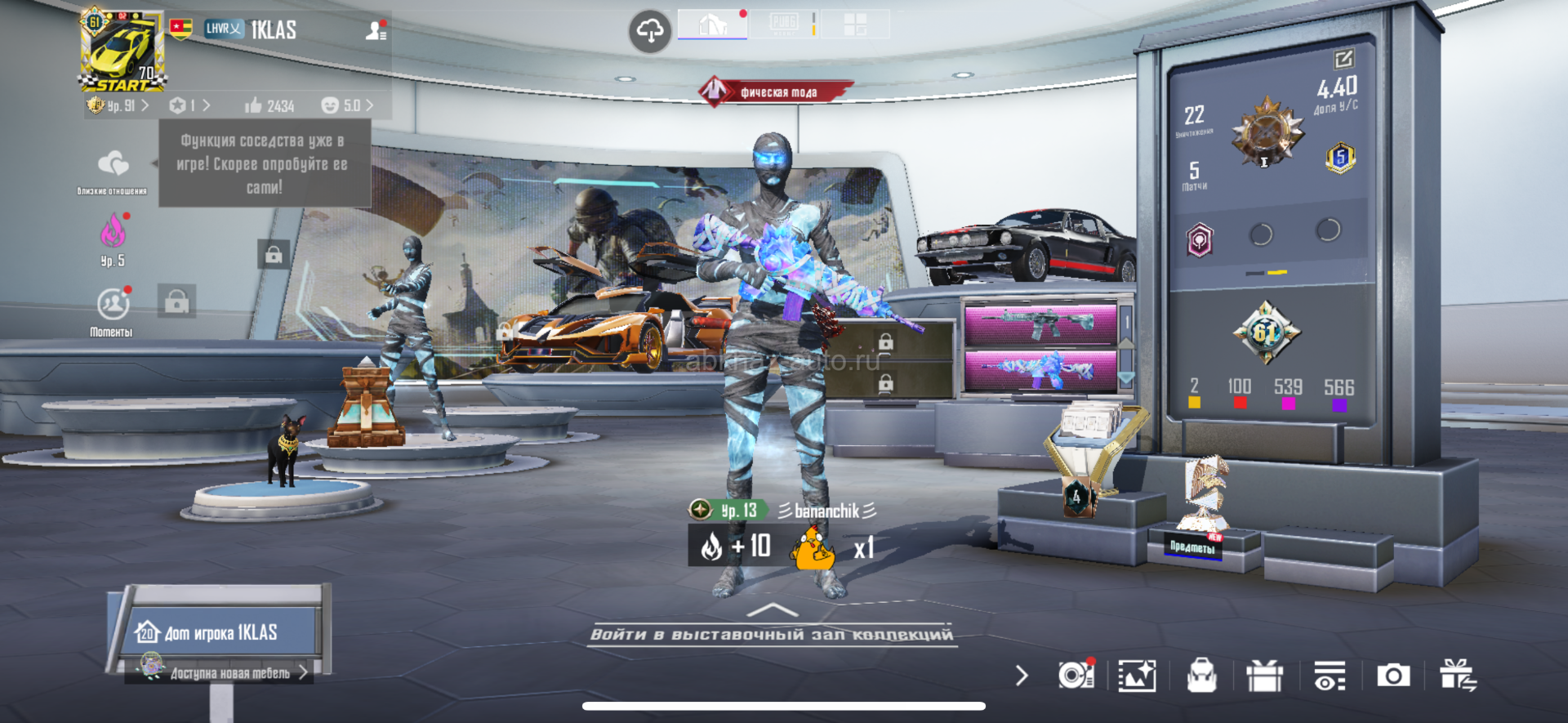Open the Моменты section
This screenshot has width=1568, height=723.
112,311
